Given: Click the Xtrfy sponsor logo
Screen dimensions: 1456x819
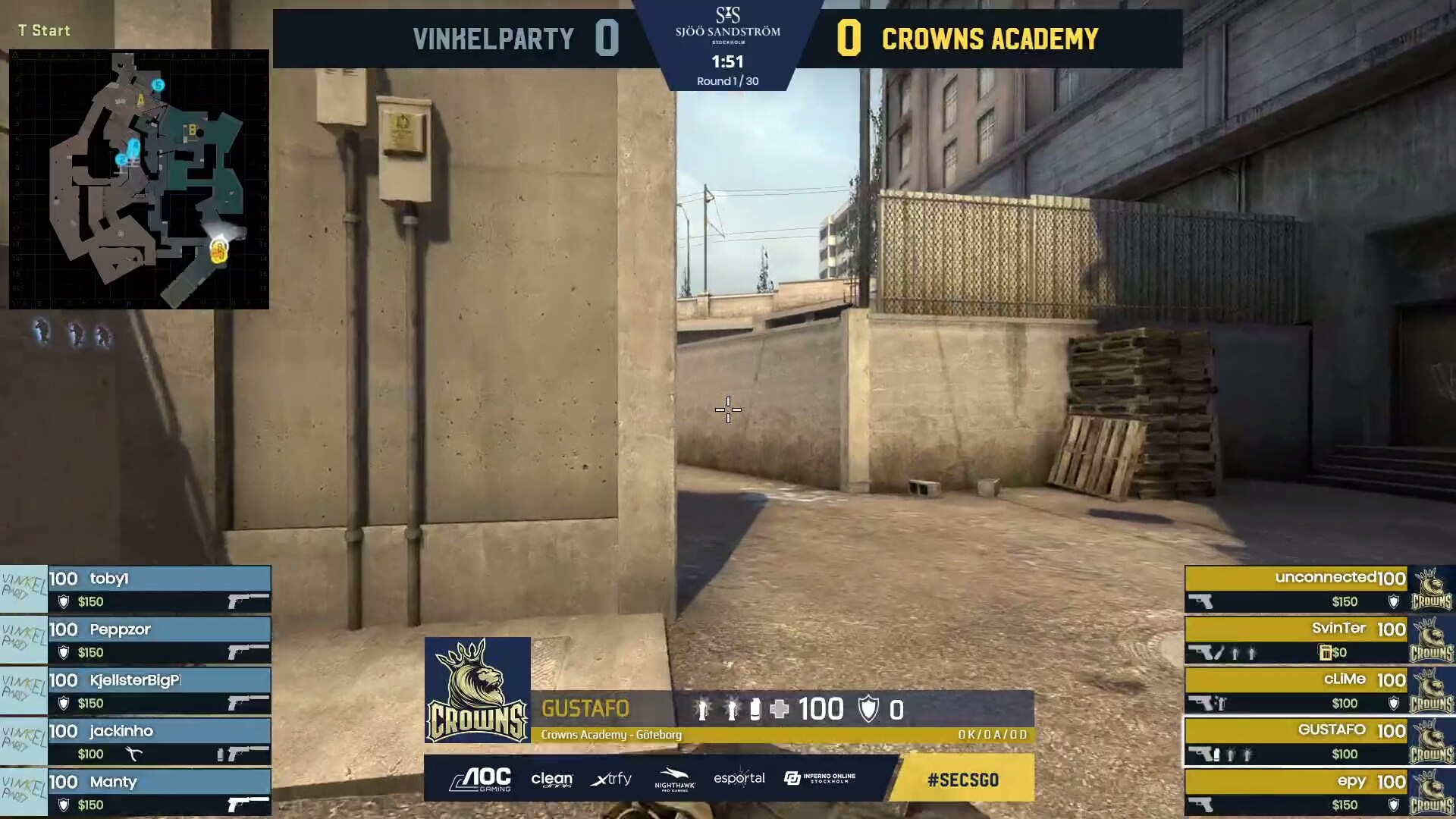Looking at the screenshot, I should (611, 779).
